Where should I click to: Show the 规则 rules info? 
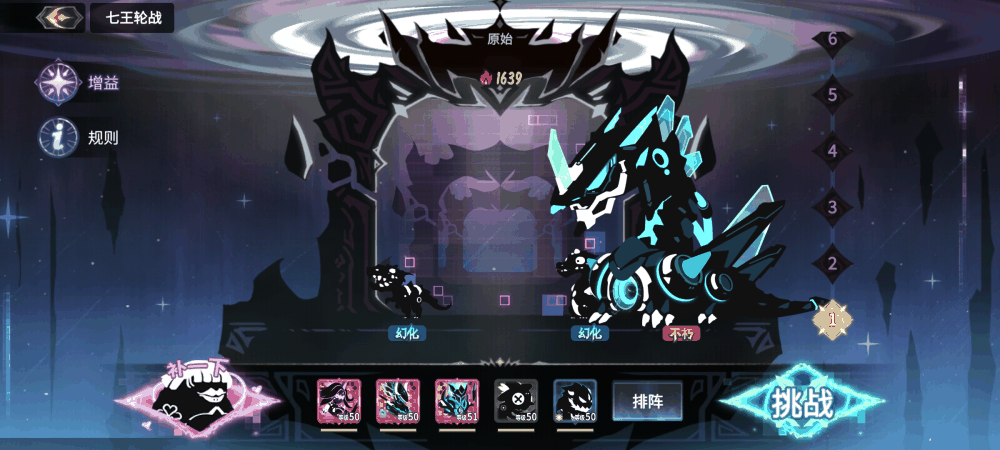pos(58,137)
